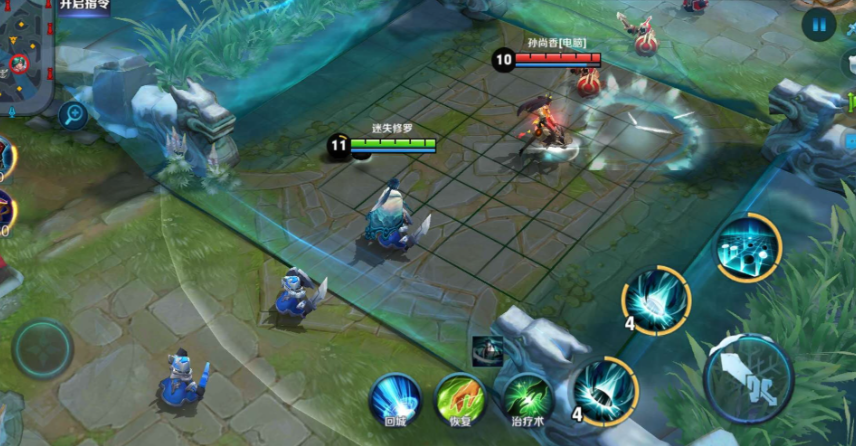Select the small hero portrait above skills
856x446 pixels.
(x=487, y=350)
